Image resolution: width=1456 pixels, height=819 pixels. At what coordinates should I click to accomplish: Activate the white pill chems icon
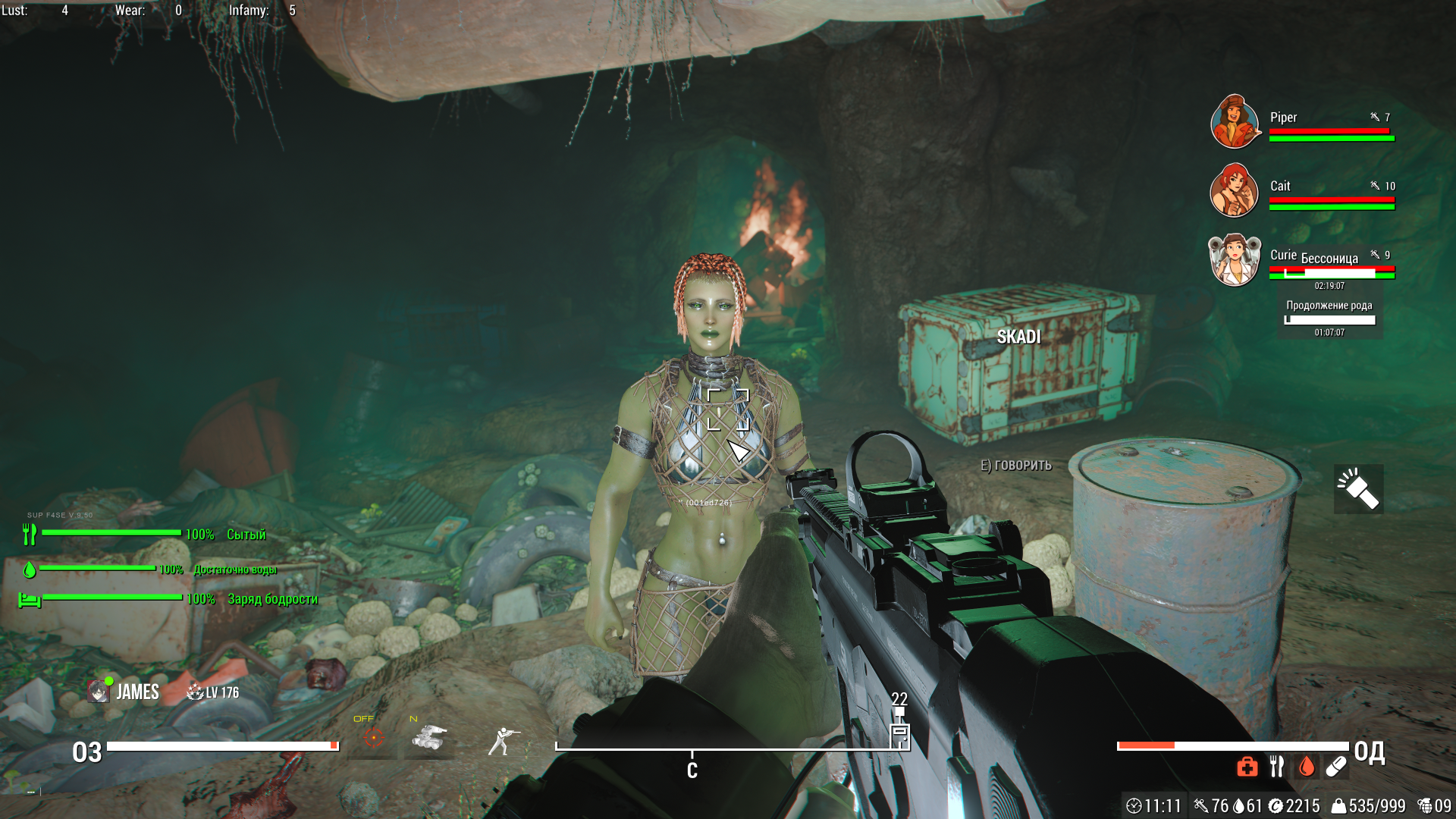click(x=1336, y=767)
